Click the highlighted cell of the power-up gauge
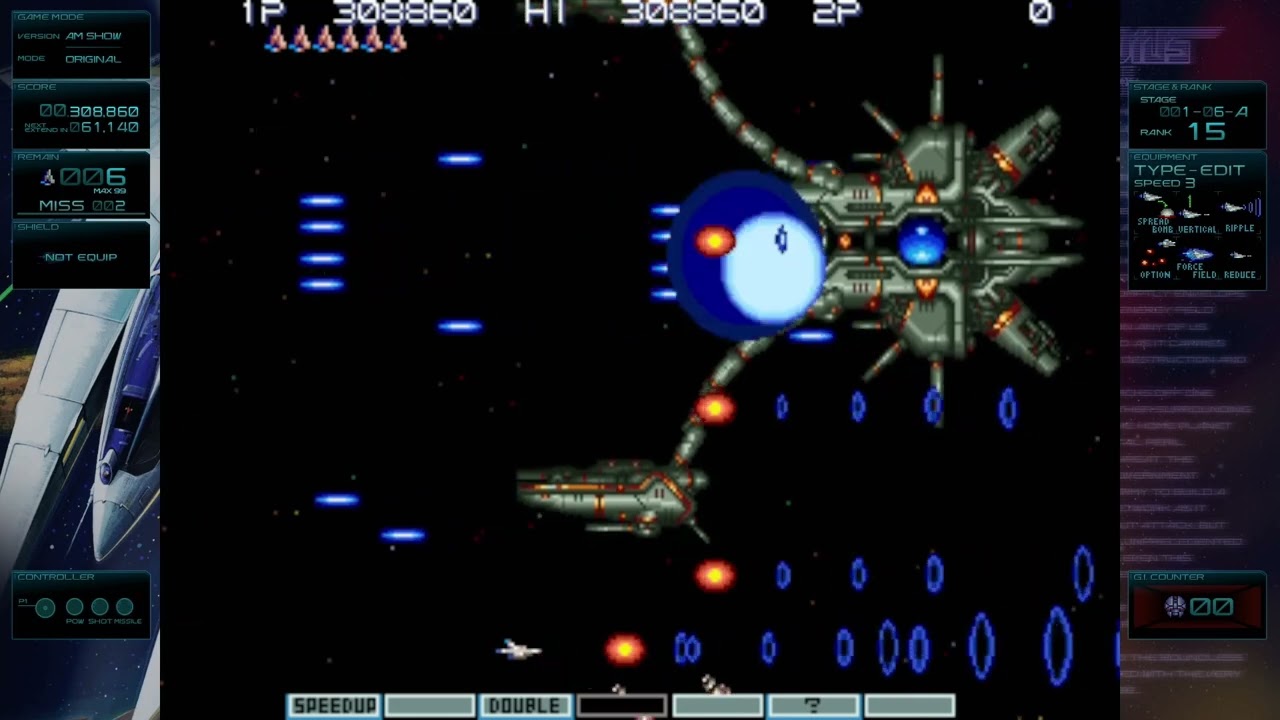This screenshot has height=720, width=1280. point(622,704)
